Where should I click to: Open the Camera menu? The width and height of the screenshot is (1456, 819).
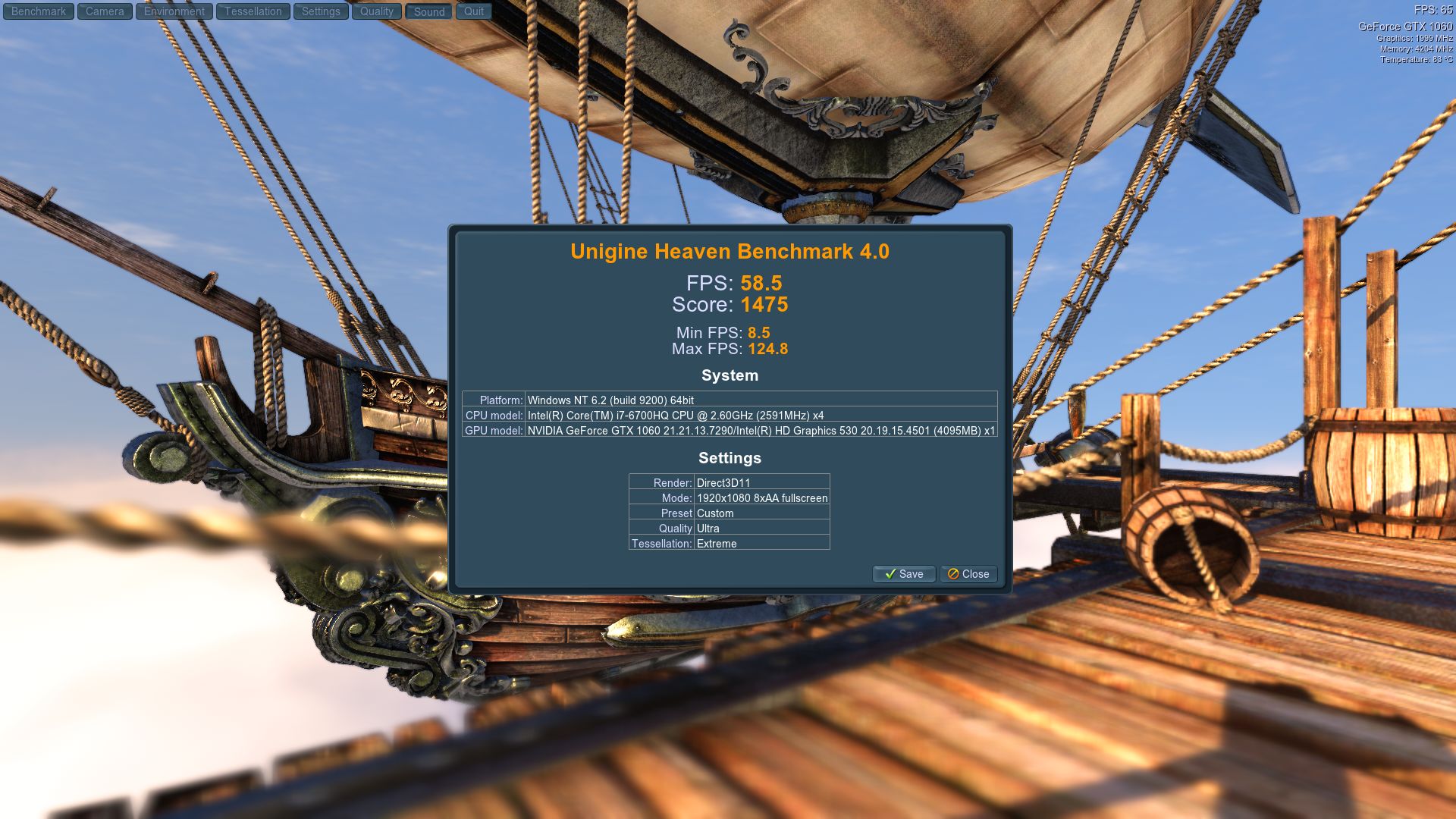(105, 11)
